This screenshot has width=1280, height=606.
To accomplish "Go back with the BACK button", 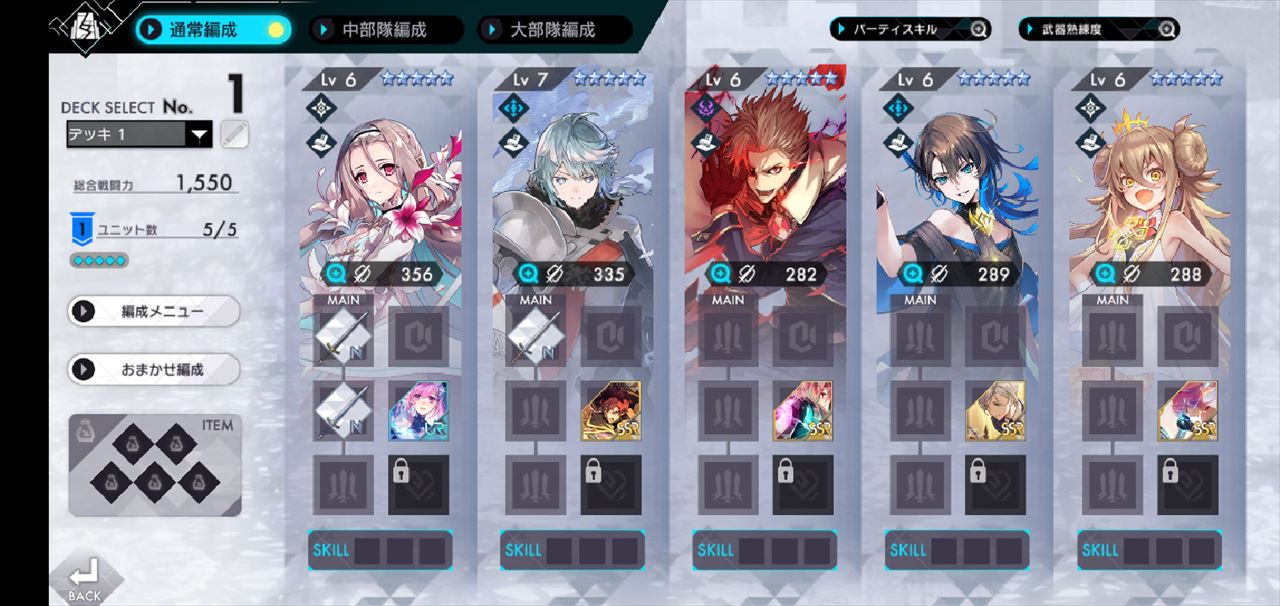I will point(85,579).
